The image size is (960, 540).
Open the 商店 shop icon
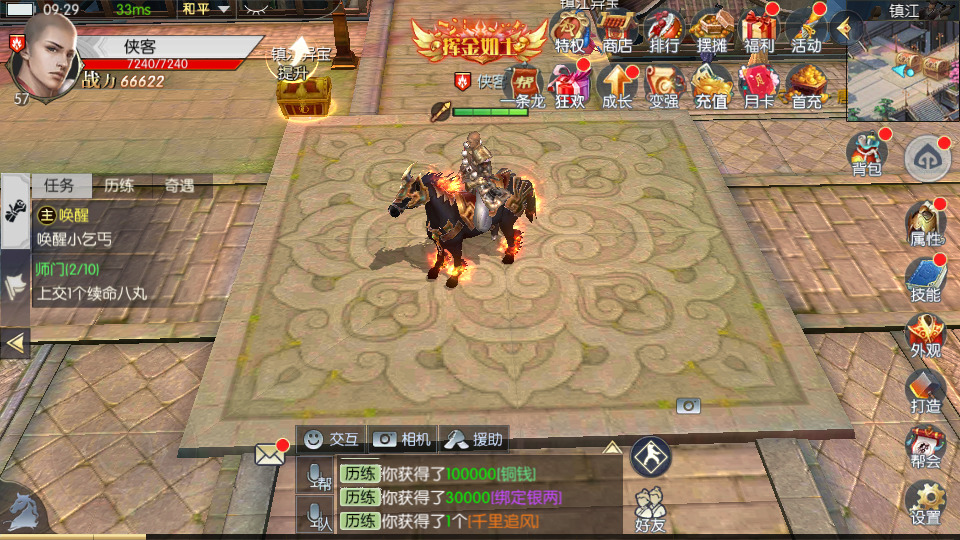tap(617, 32)
